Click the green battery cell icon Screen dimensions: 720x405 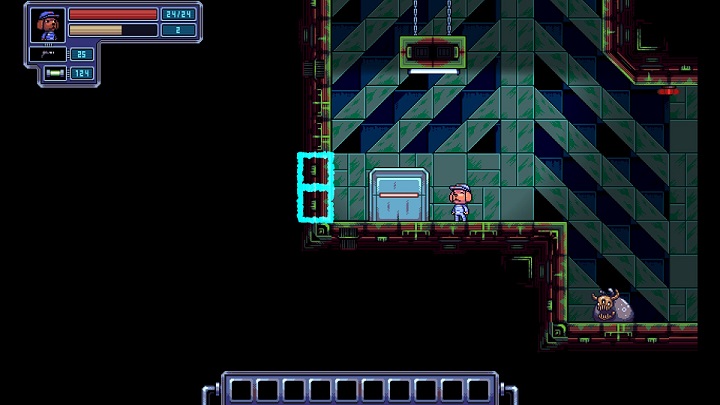point(55,73)
